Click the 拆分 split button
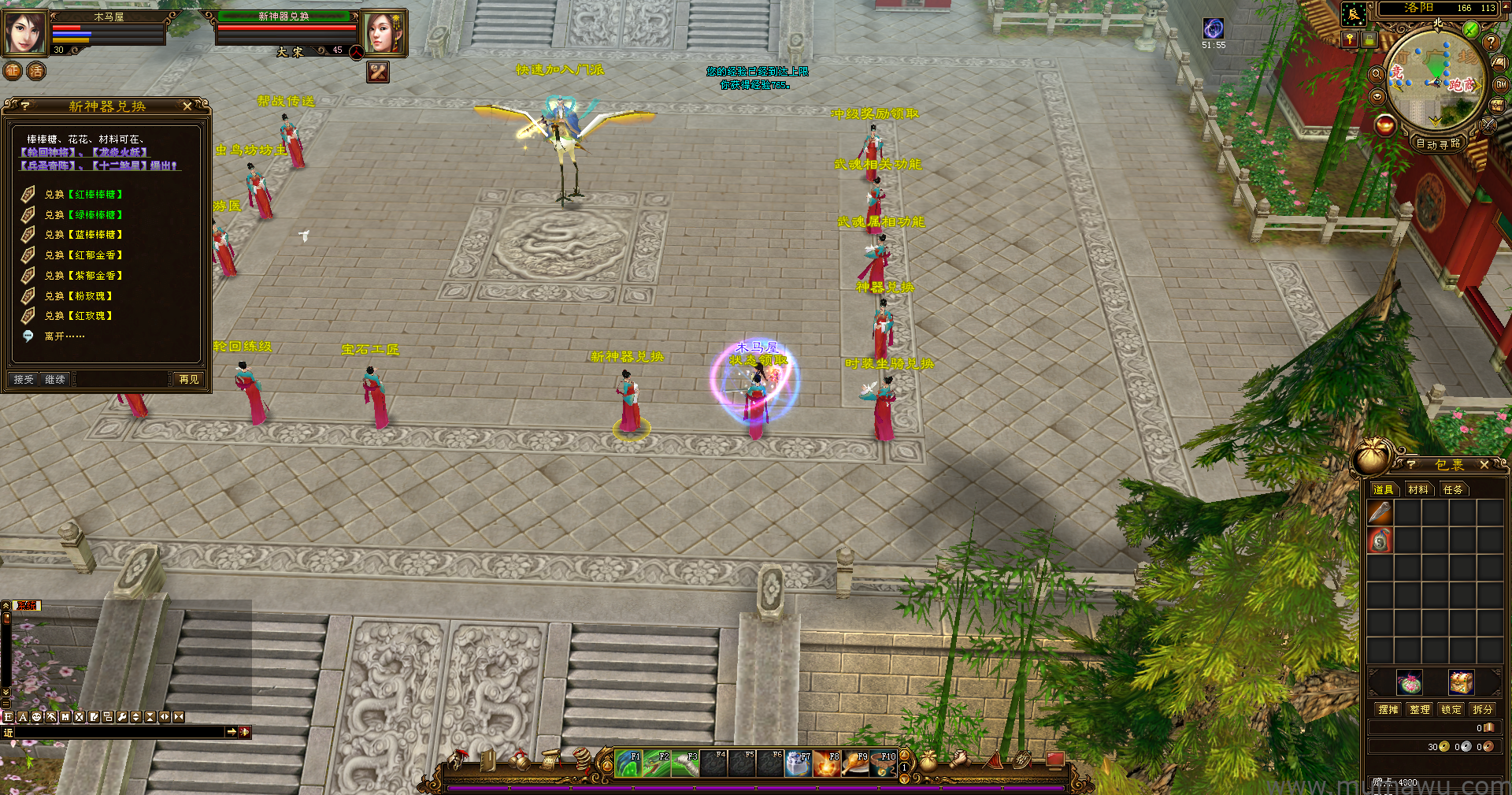This screenshot has height=795, width=1512. click(x=1483, y=709)
